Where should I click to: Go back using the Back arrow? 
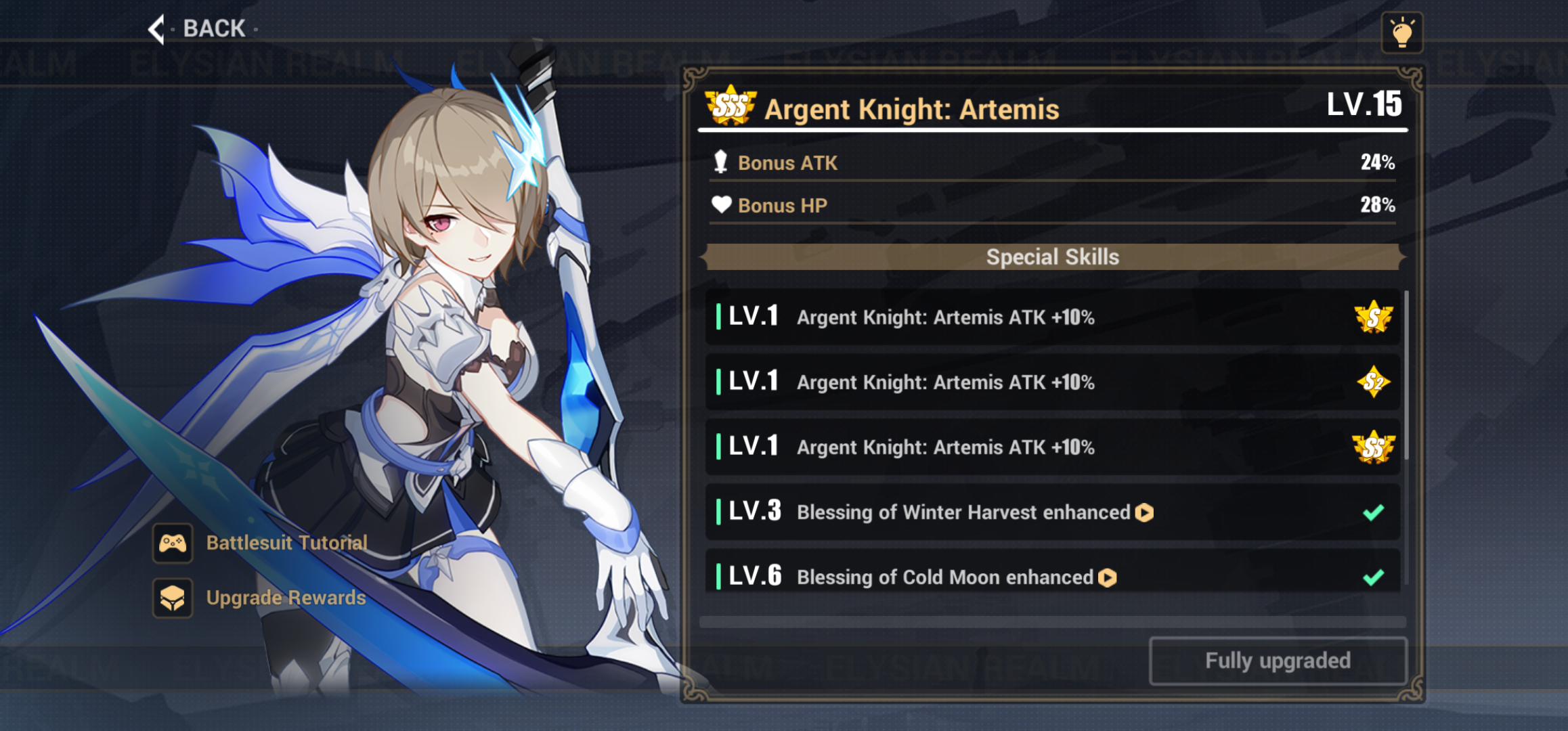[156, 29]
